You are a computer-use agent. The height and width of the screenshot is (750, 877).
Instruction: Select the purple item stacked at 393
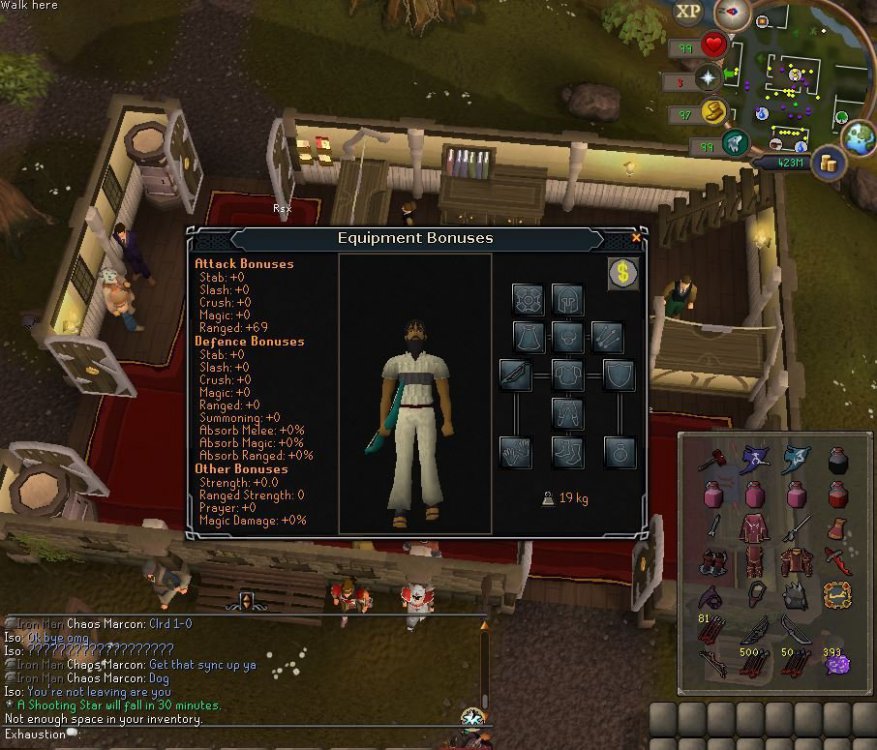point(837,663)
